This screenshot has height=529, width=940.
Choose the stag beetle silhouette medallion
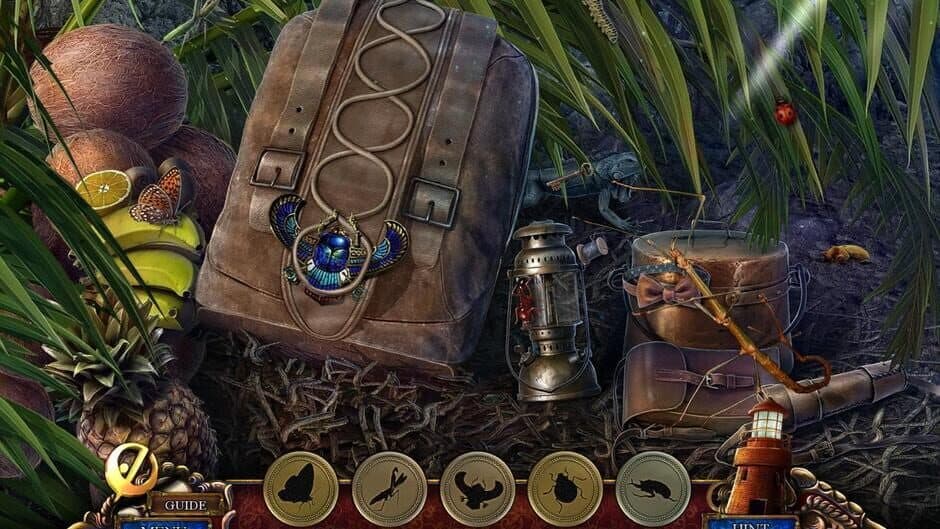pos(477,489)
